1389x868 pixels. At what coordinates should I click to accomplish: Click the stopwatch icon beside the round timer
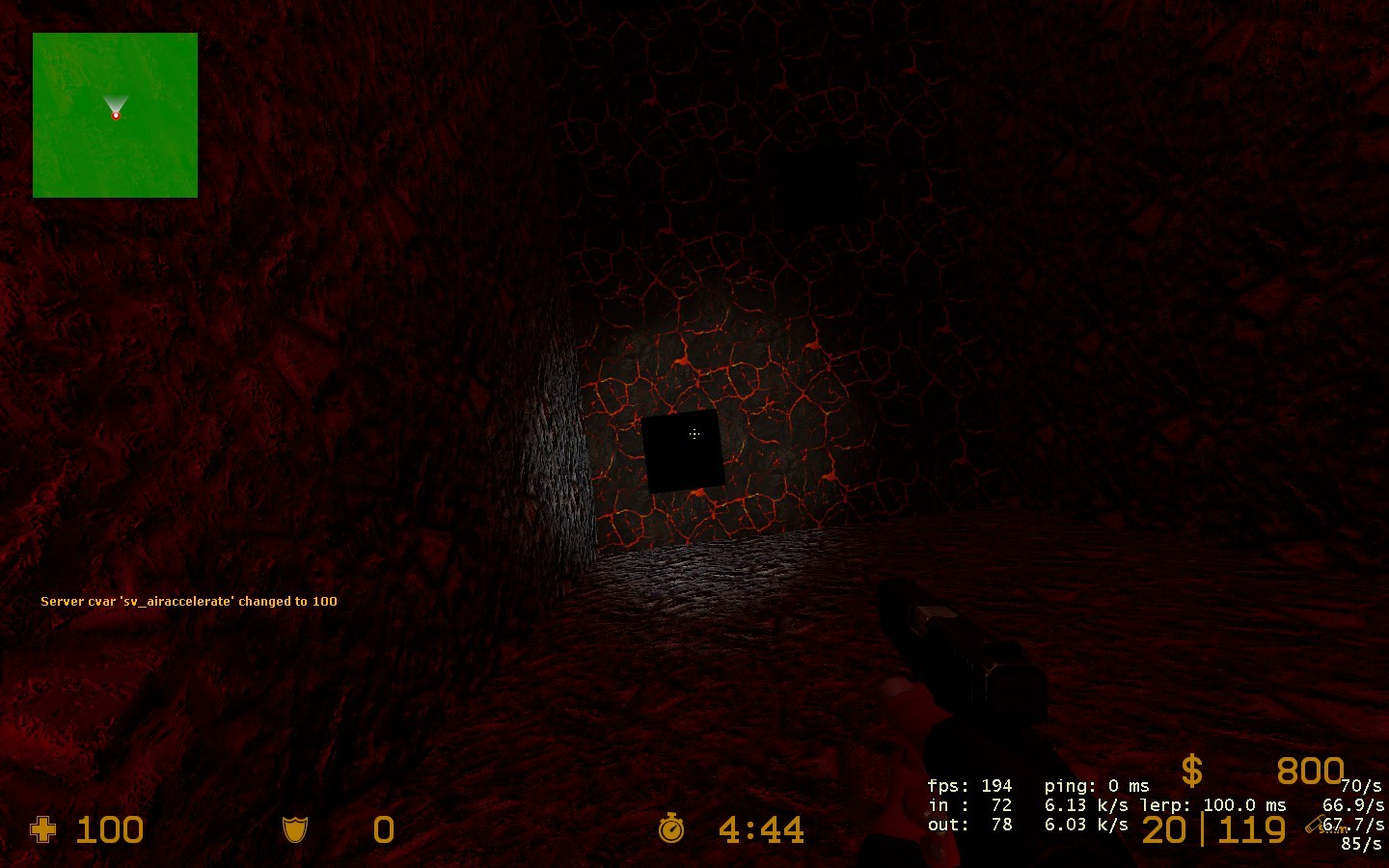click(x=670, y=829)
